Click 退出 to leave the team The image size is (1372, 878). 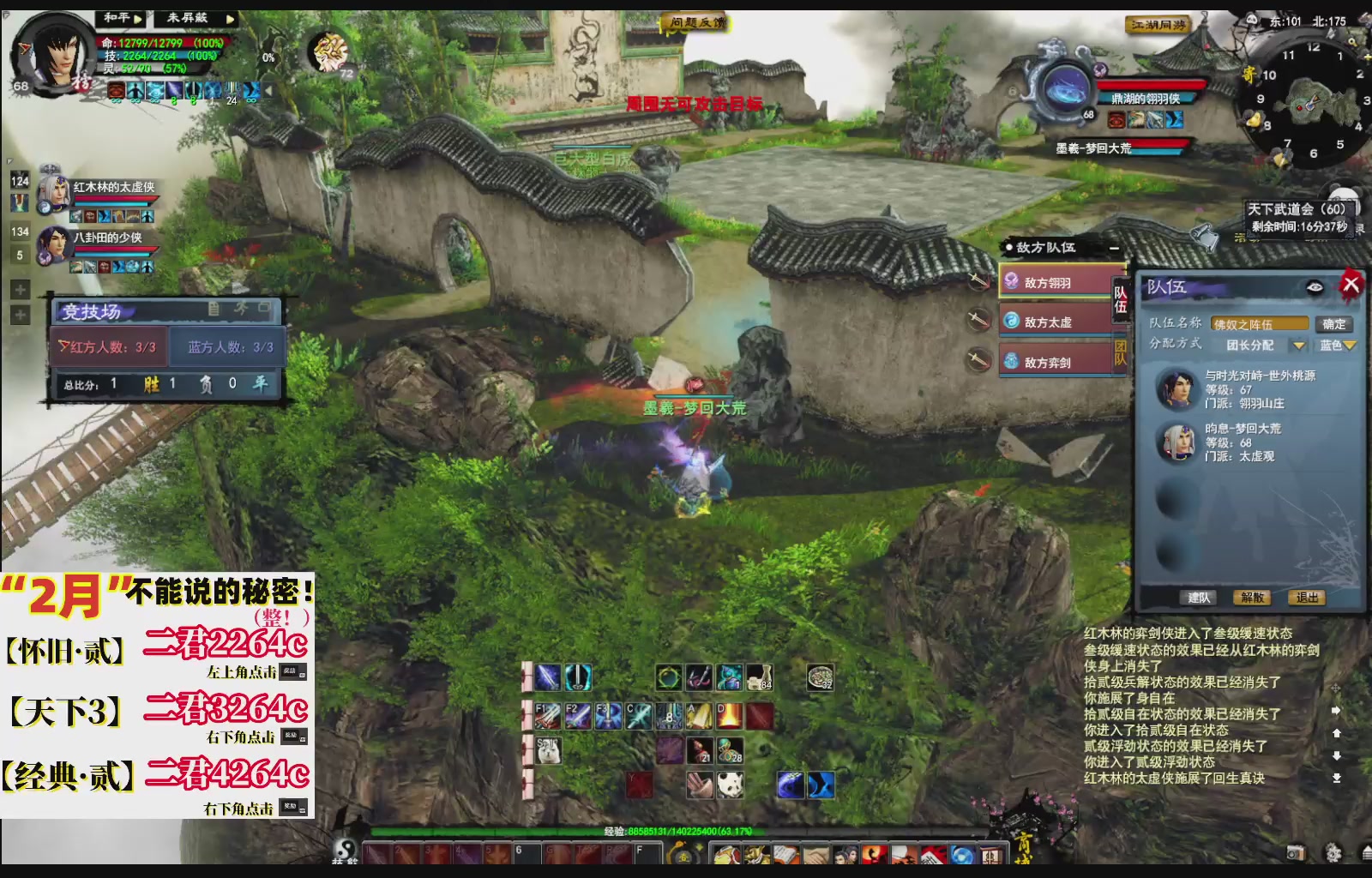(x=1308, y=597)
